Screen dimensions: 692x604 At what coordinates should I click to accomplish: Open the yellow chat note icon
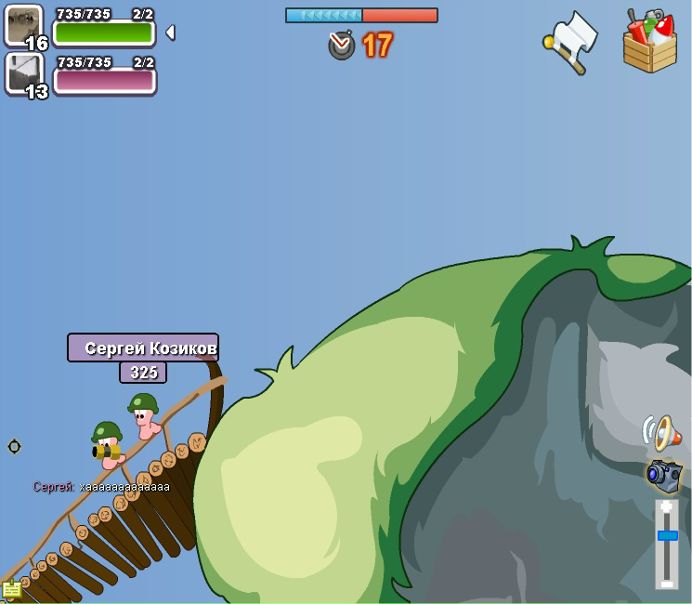[11, 589]
